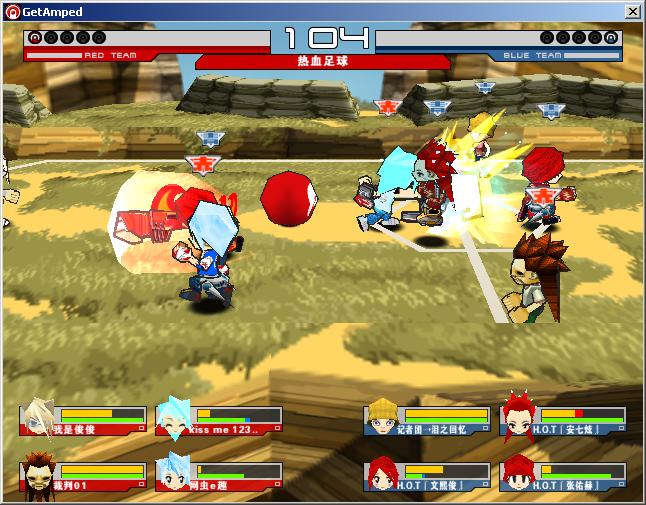Select the kiss me 123 player panel
Image resolution: width=646 pixels, height=505 pixels.
pyautogui.click(x=219, y=420)
